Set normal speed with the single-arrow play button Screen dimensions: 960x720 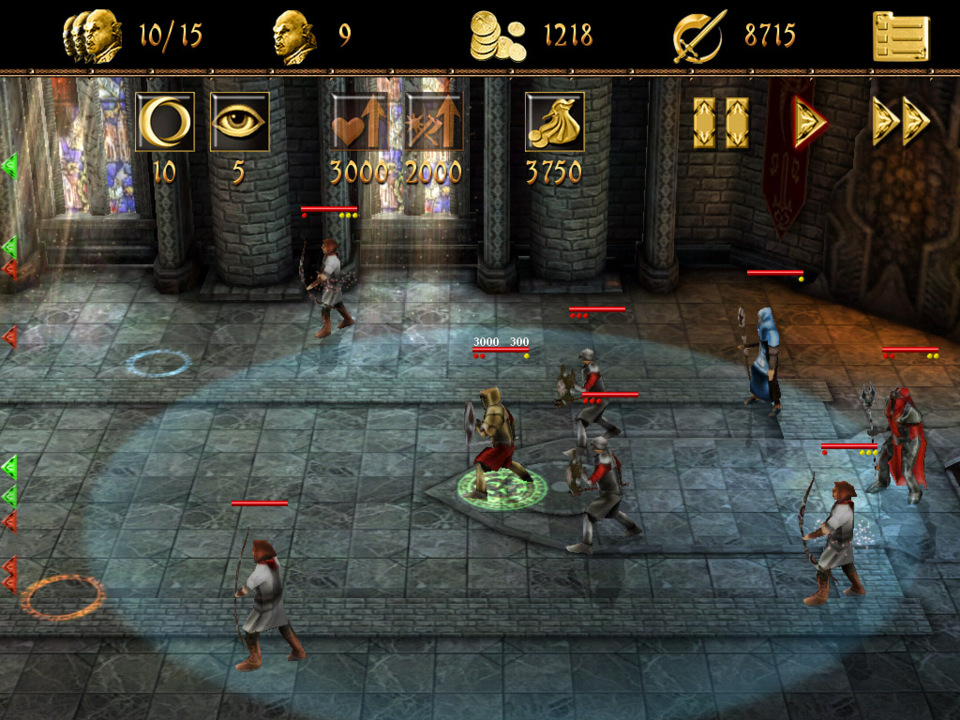pyautogui.click(x=810, y=122)
